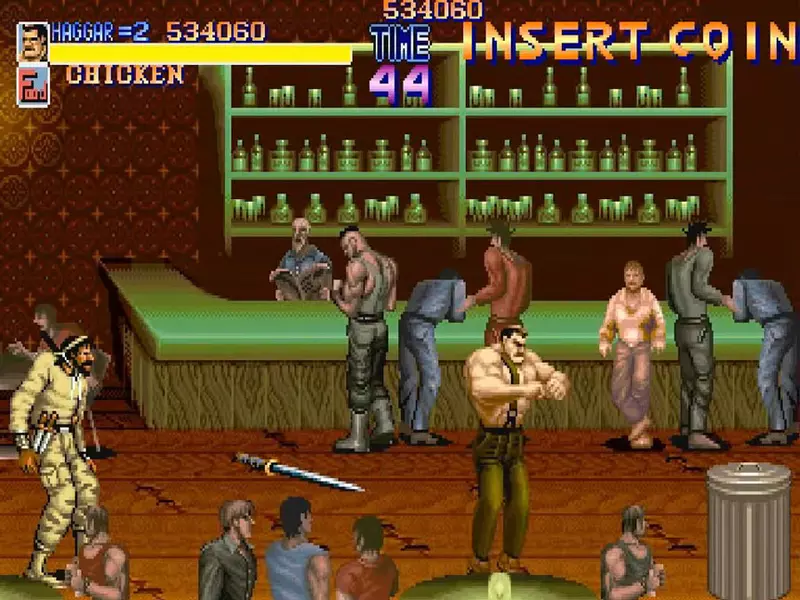Select the enemy portrait beside CHICKEN
The width and height of the screenshot is (800, 600).
pyautogui.click(x=32, y=85)
